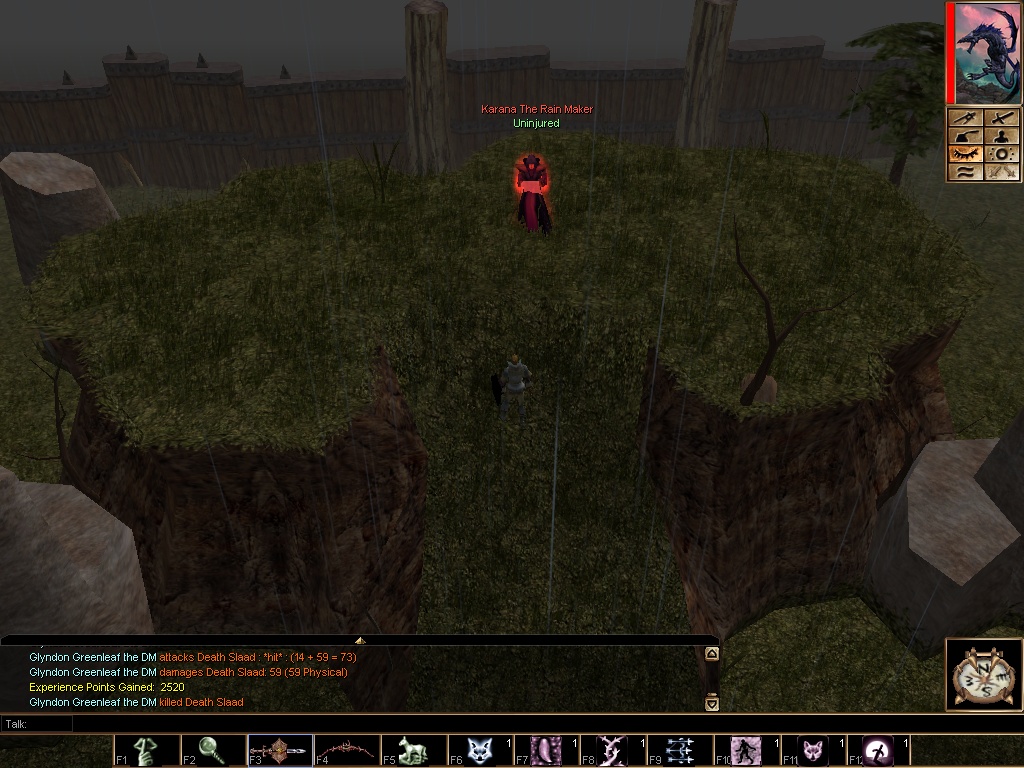The image size is (1024, 768).
Task: Toggle the closed-eye stealth mode button
Action: 964,154
